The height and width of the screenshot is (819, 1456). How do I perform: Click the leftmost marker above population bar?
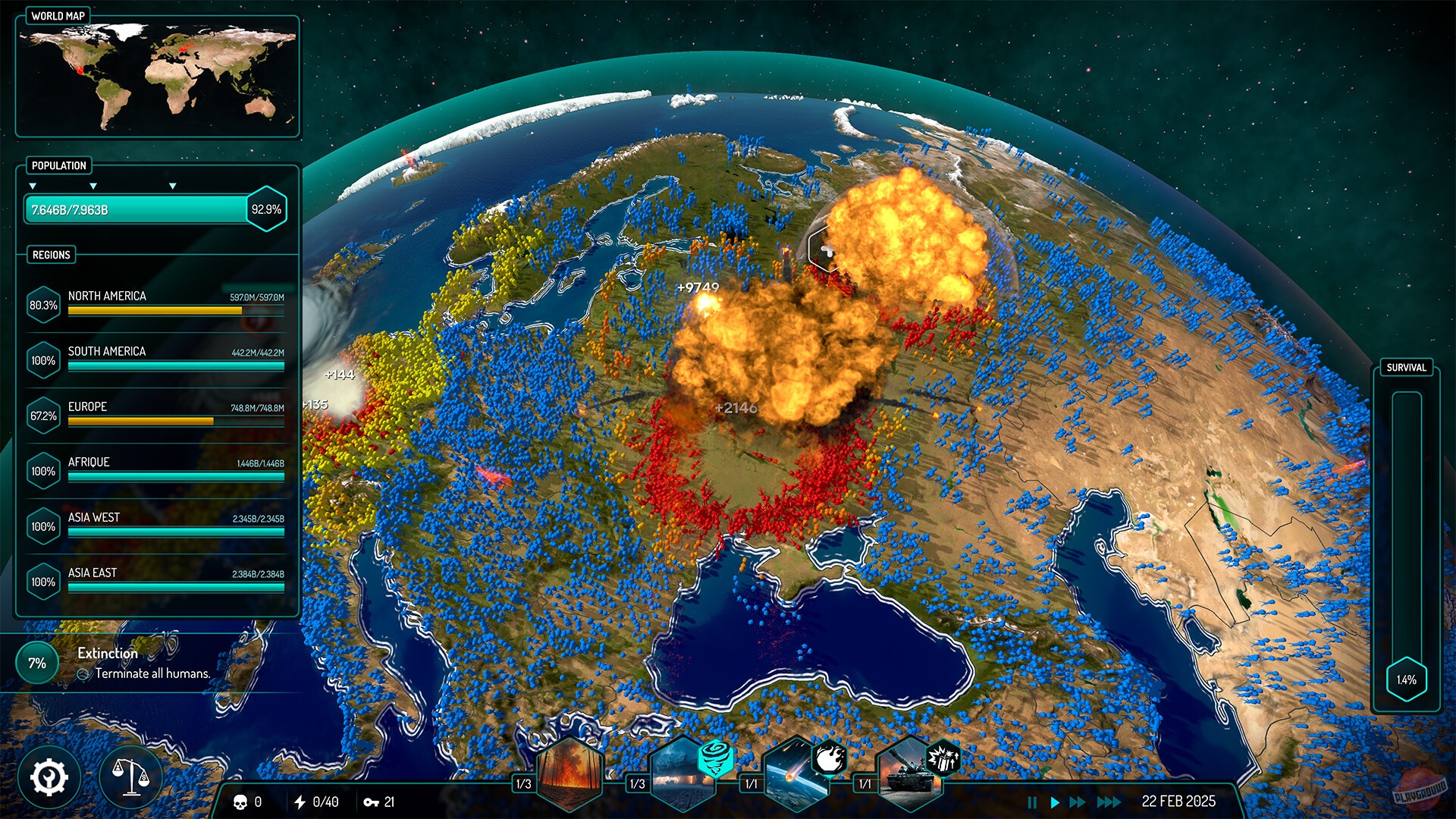click(32, 184)
